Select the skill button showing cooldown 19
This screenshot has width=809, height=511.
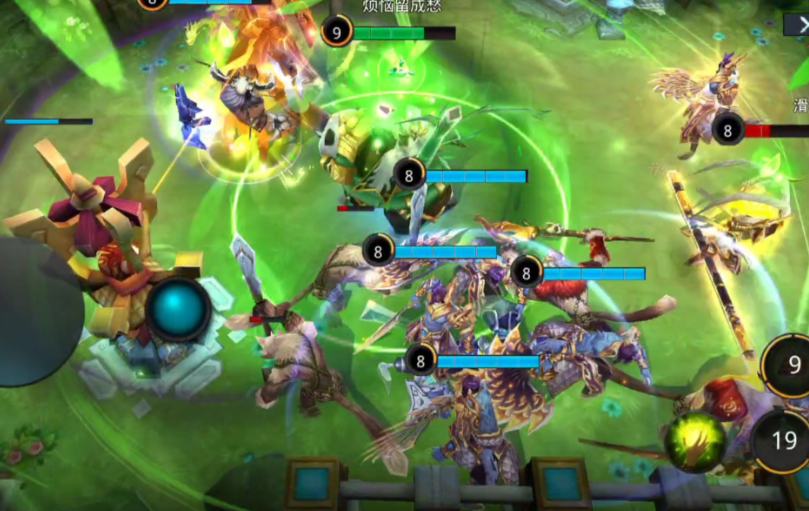point(783,441)
